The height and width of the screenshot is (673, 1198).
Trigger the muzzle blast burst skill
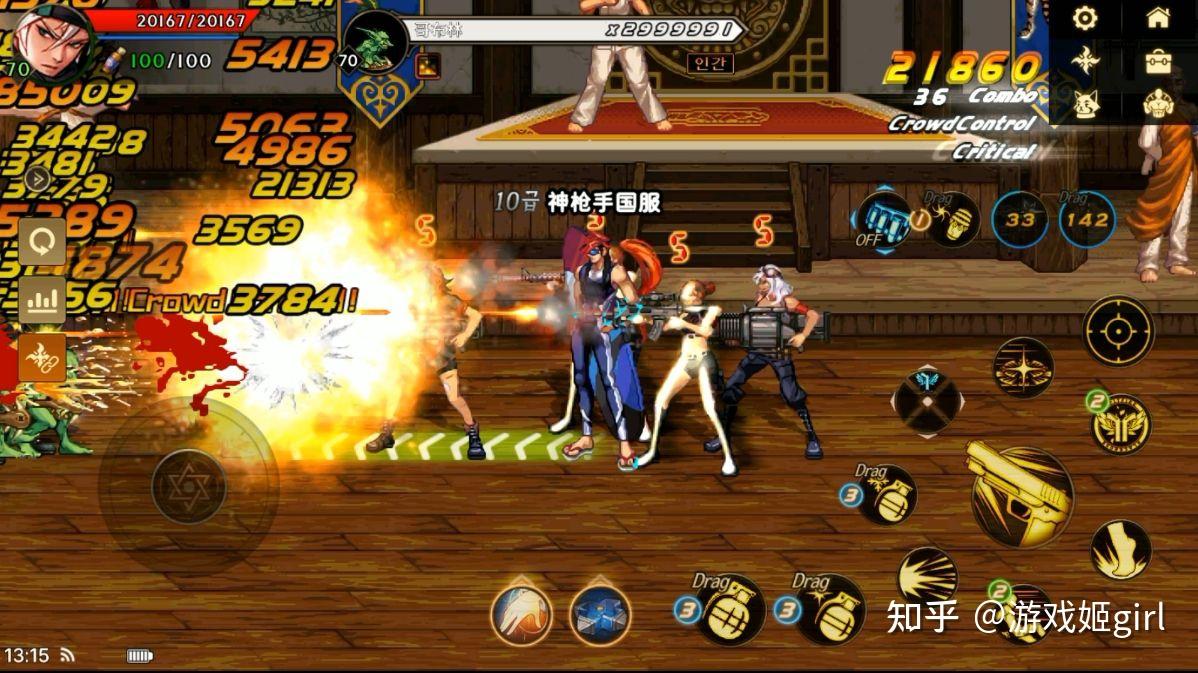coord(927,577)
